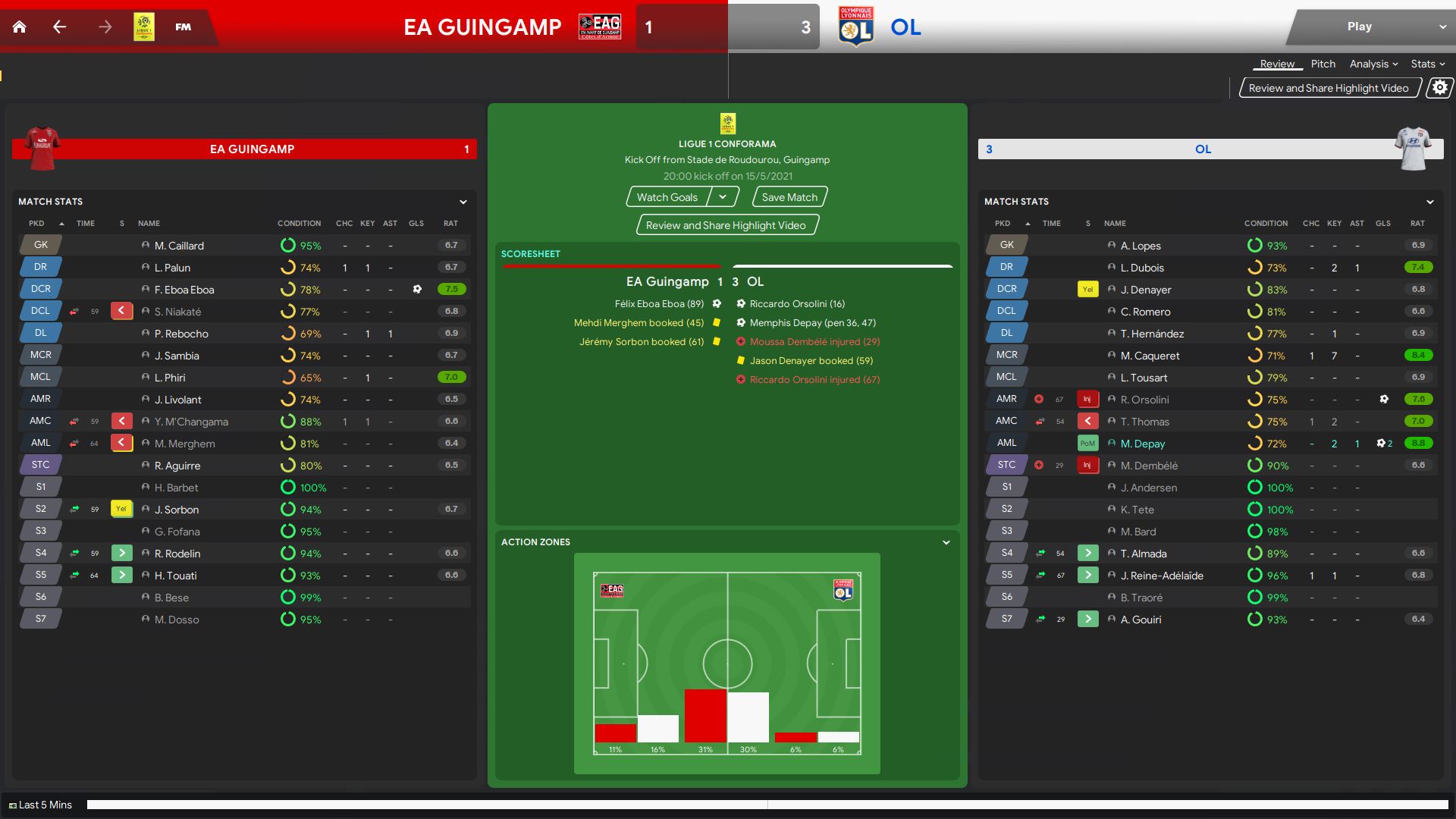Expand the Action Zones panel selector

[x=946, y=543]
